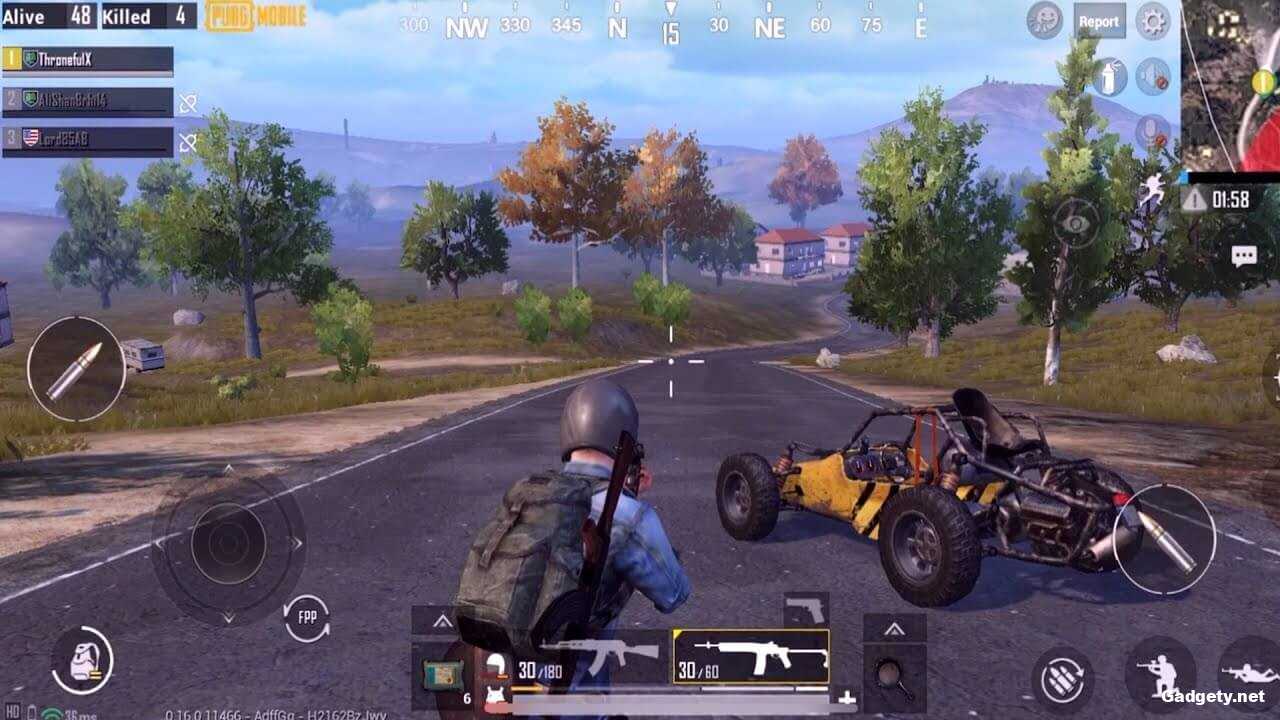Select the spray paint emote icon
This screenshot has width=1280, height=720.
tap(1109, 74)
